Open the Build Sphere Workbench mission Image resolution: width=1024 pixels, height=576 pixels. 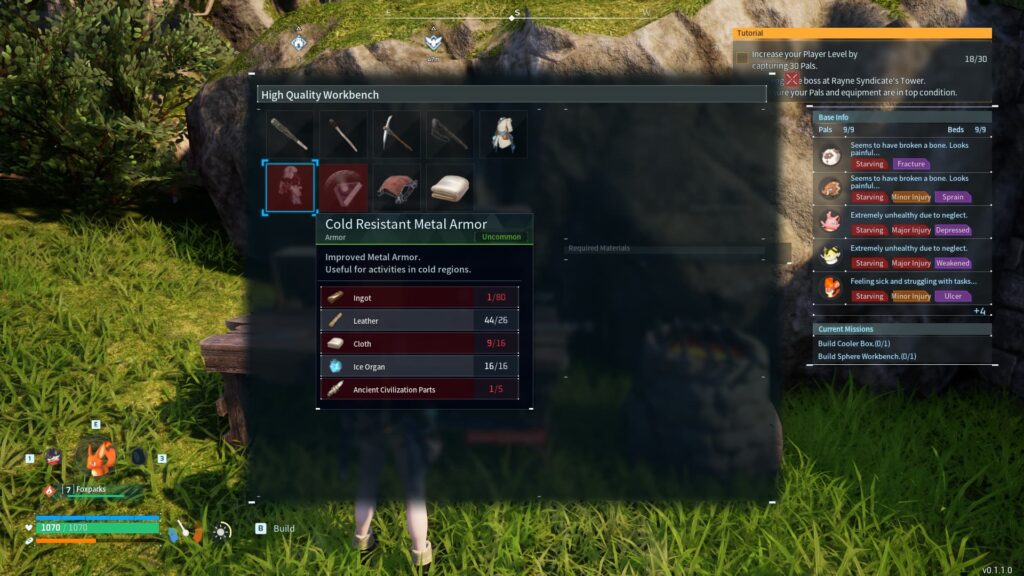[x=867, y=356]
